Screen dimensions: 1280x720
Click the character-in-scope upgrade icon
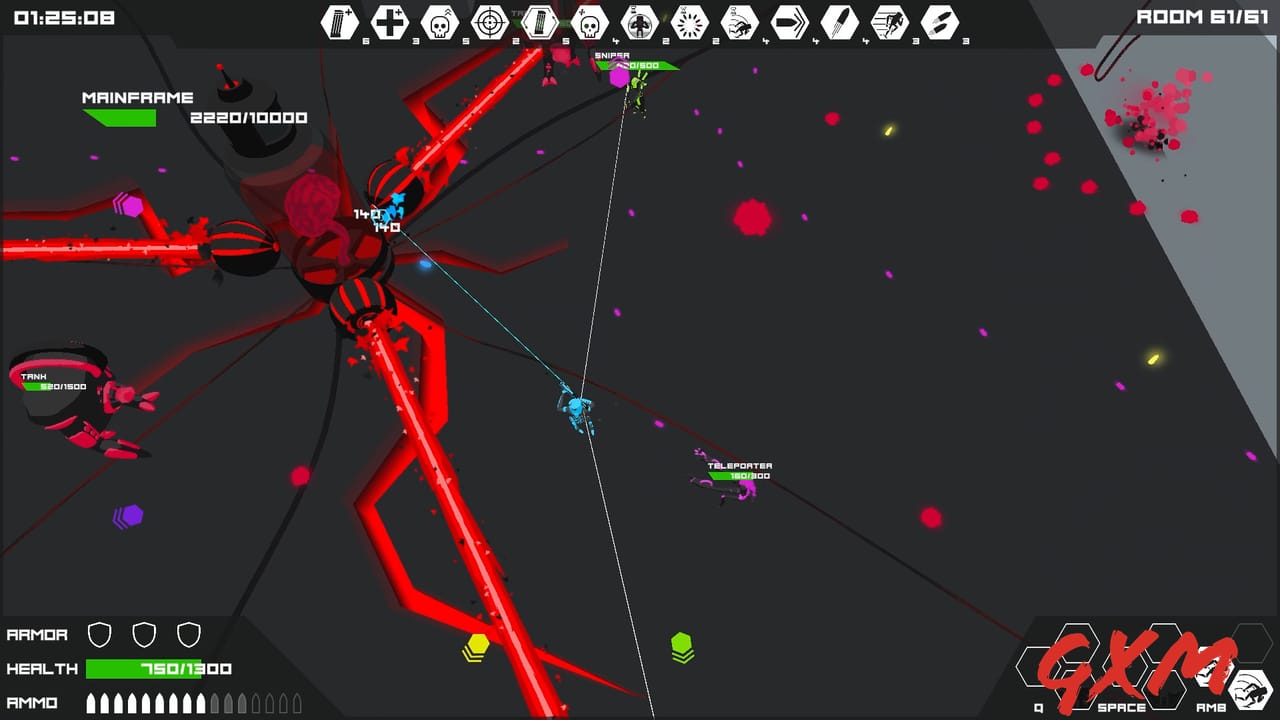pyautogui.click(x=640, y=20)
